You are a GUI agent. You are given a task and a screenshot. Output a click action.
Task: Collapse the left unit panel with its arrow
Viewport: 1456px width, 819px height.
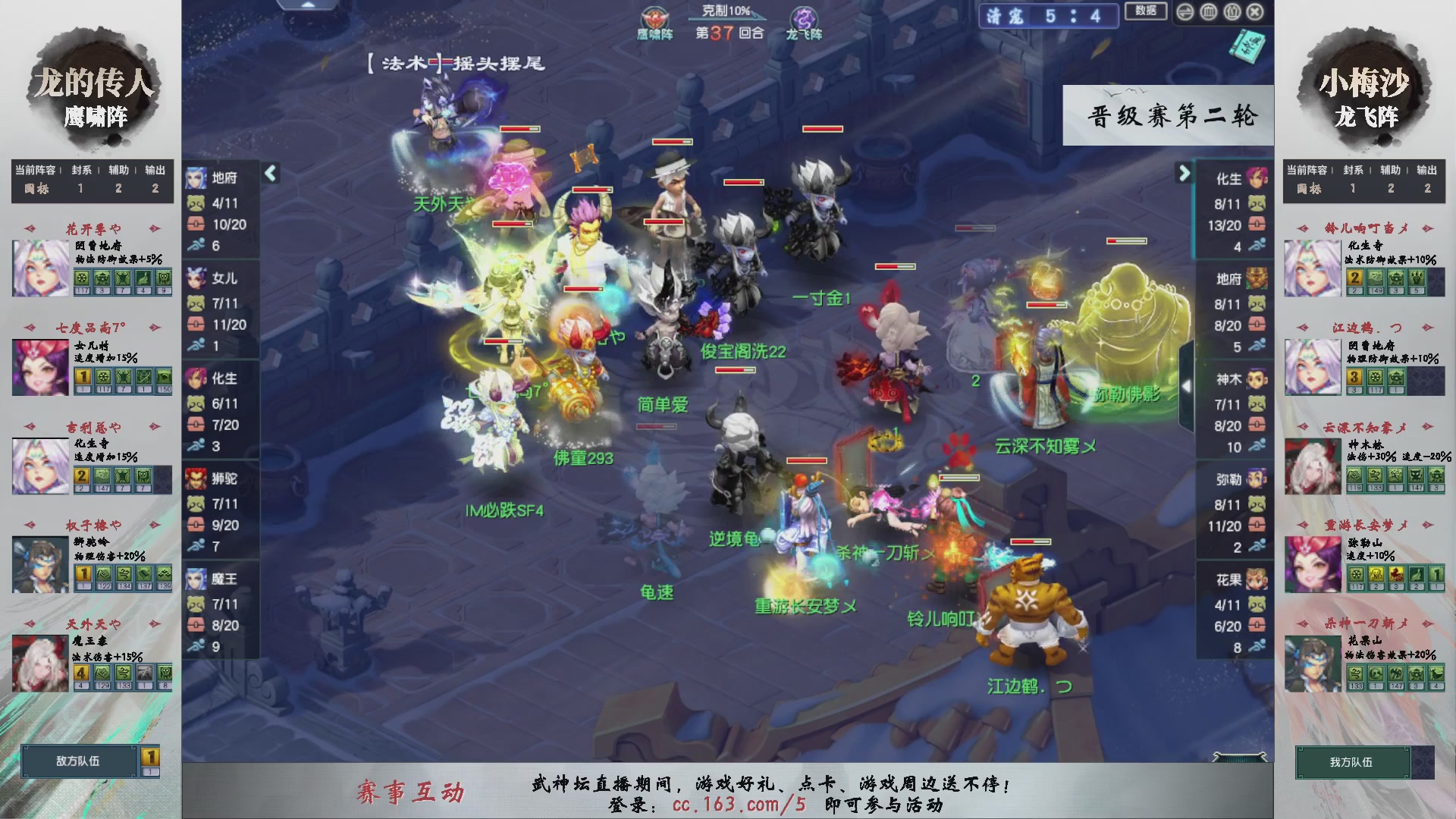point(269,173)
